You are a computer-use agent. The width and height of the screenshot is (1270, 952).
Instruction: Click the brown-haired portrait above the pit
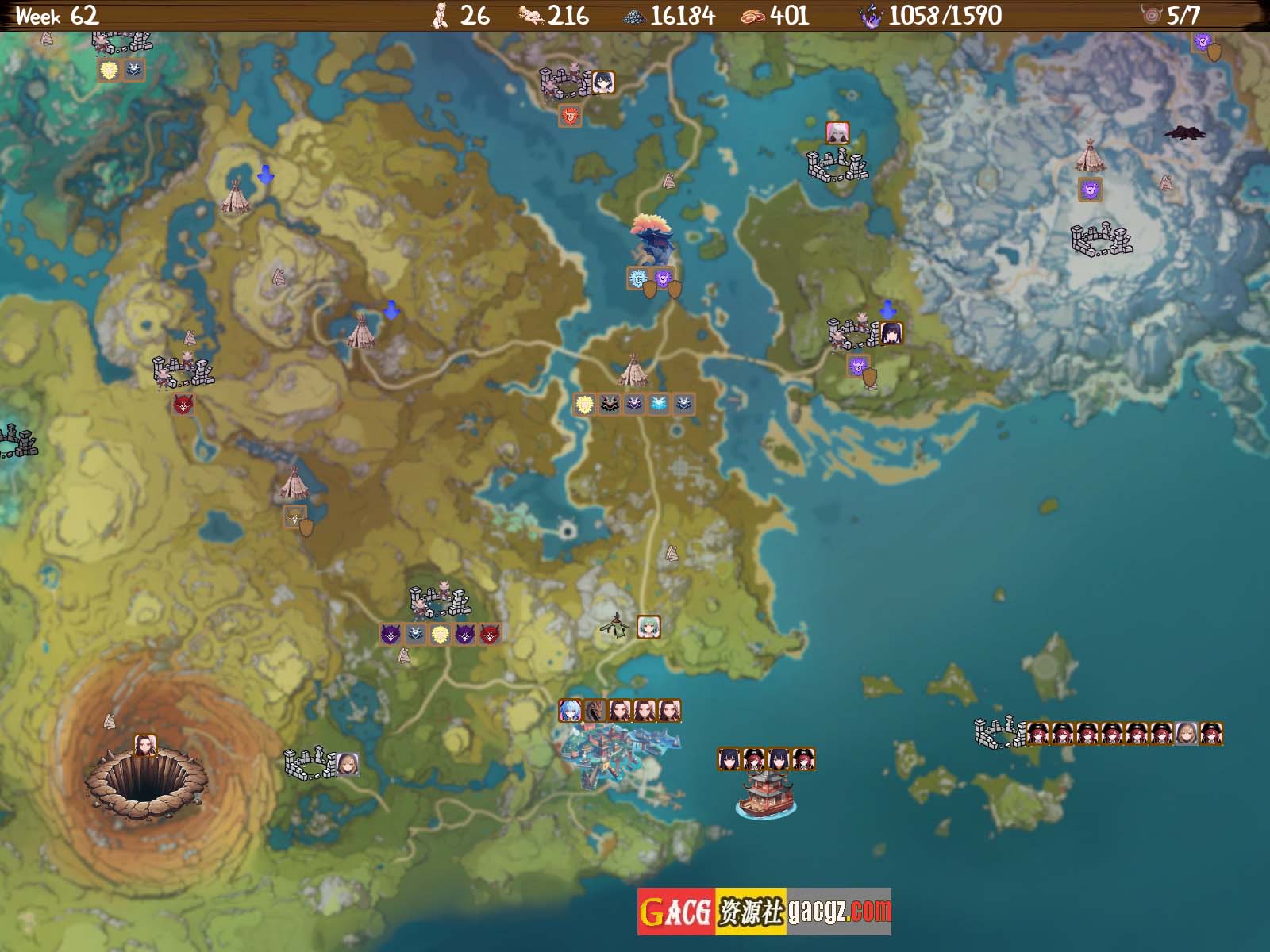coord(144,745)
